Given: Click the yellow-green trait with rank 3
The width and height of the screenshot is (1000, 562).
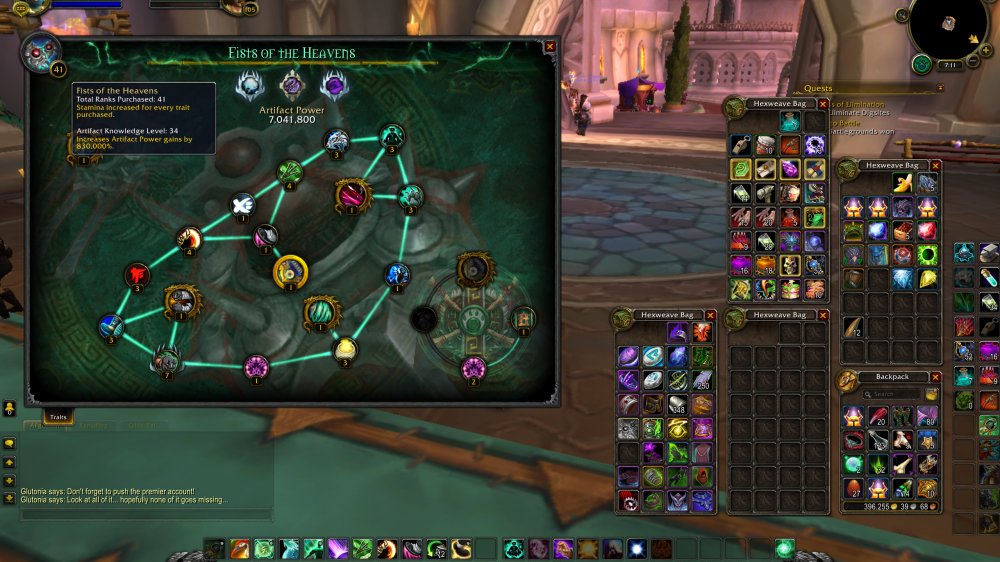Looking at the screenshot, I should tap(345, 348).
